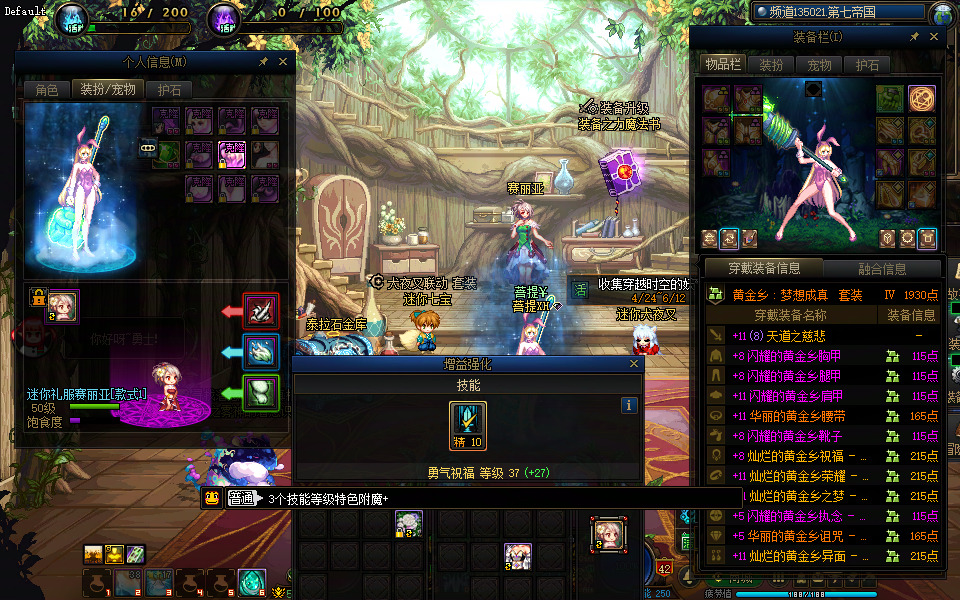Close the 个人信息 personal info window
This screenshot has height=600, width=960.
tap(282, 62)
